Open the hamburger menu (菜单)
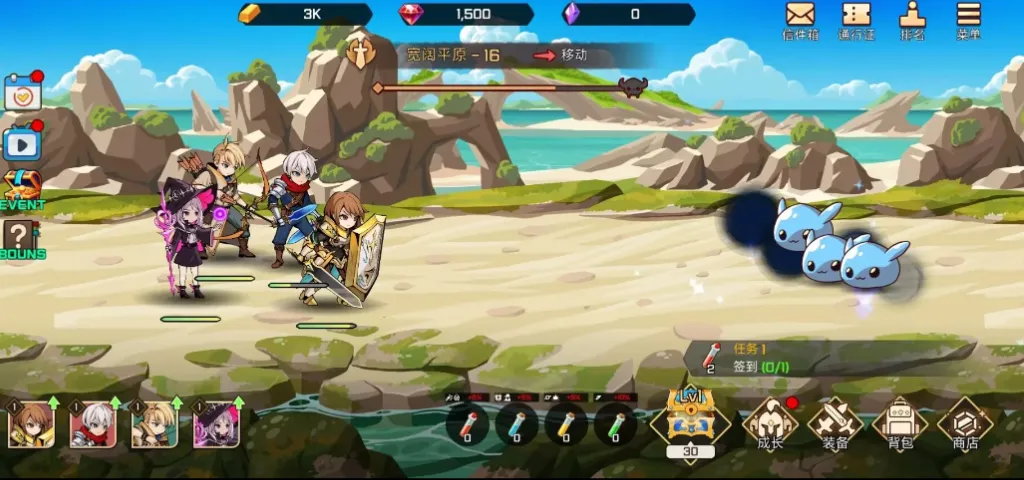The width and height of the screenshot is (1024, 480). (x=968, y=18)
